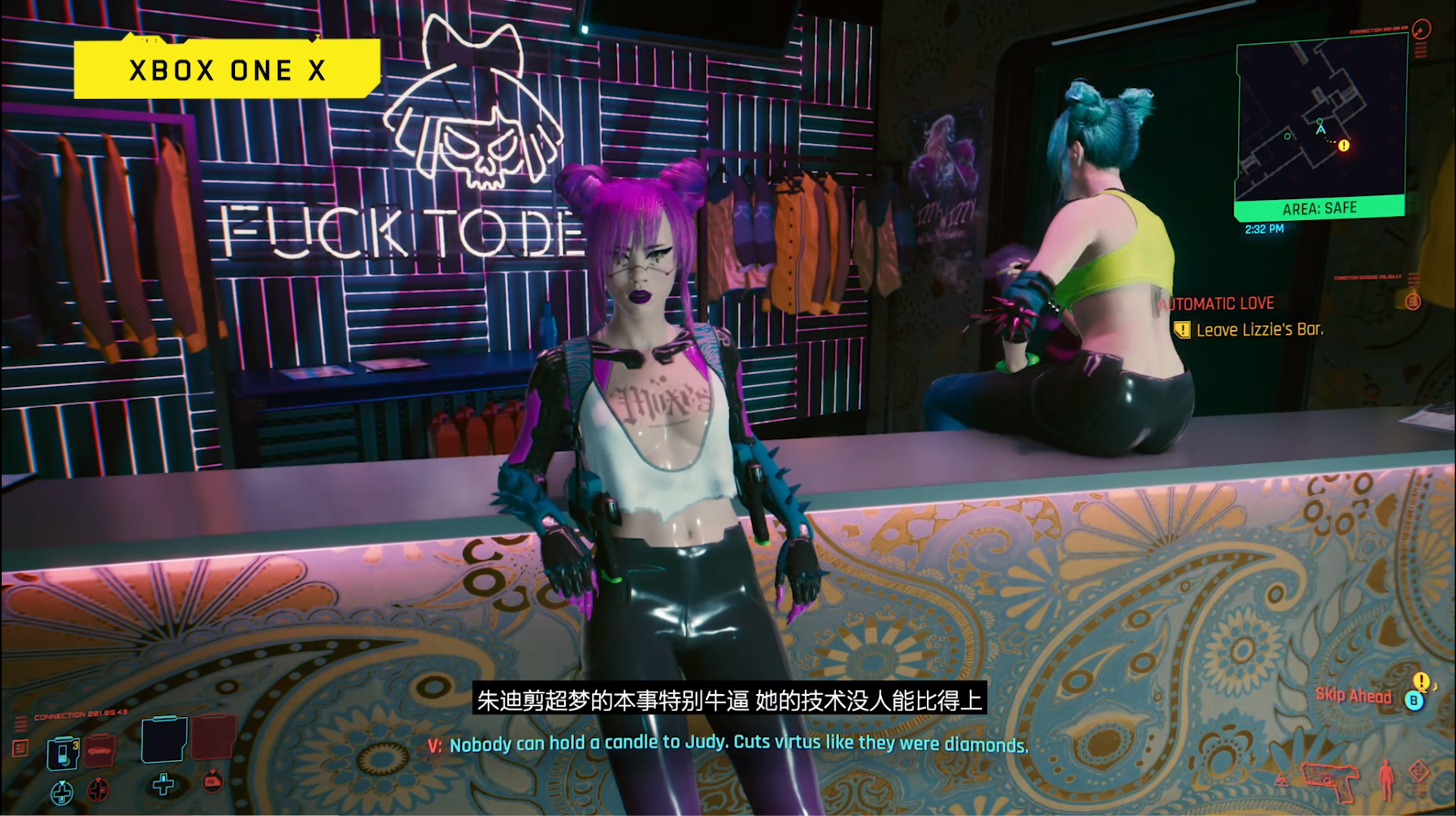The width and height of the screenshot is (1456, 816).
Task: Select the red vehicle call slot
Action: (99, 751)
